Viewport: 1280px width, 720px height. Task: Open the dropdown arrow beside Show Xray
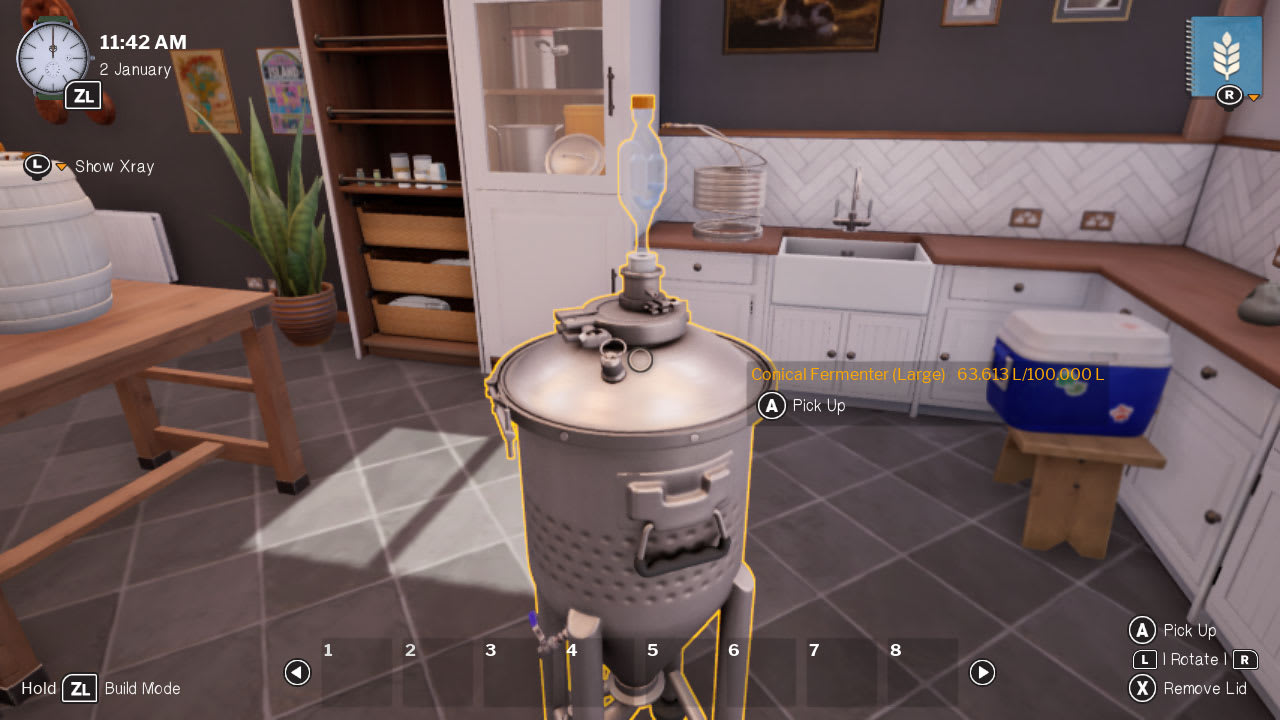point(60,167)
